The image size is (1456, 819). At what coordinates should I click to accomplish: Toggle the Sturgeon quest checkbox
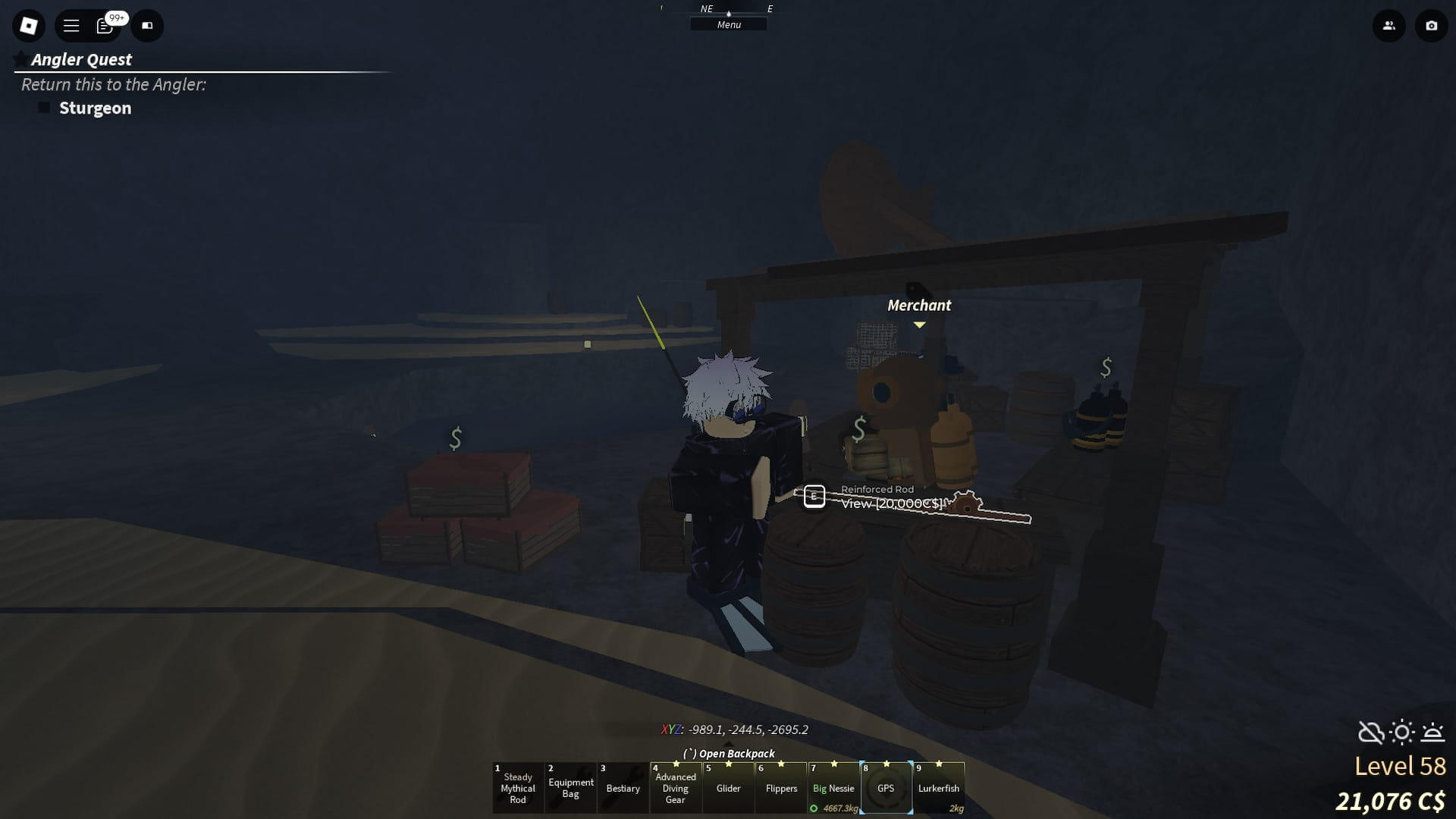[45, 108]
